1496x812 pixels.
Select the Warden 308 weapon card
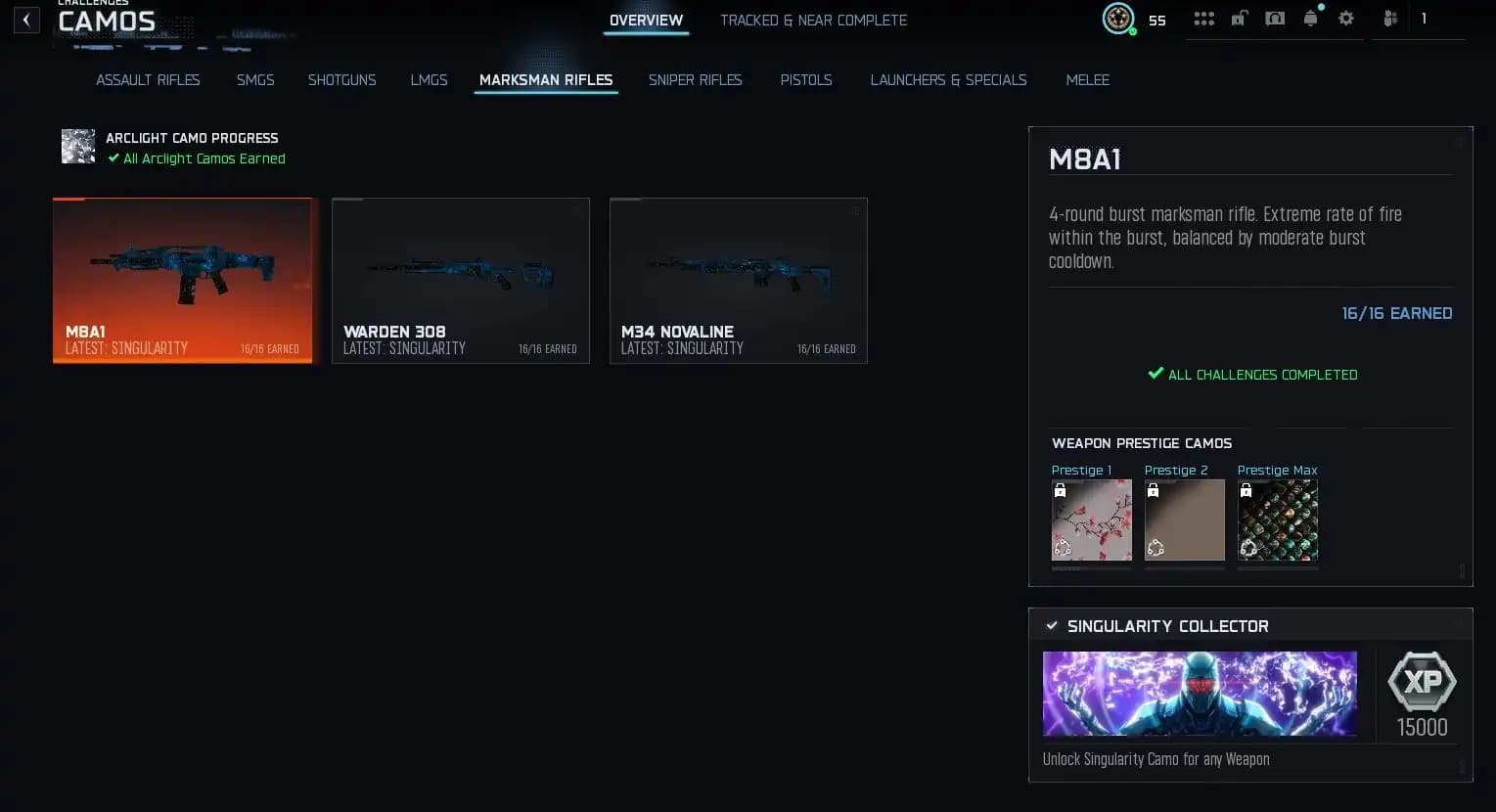tap(460, 281)
